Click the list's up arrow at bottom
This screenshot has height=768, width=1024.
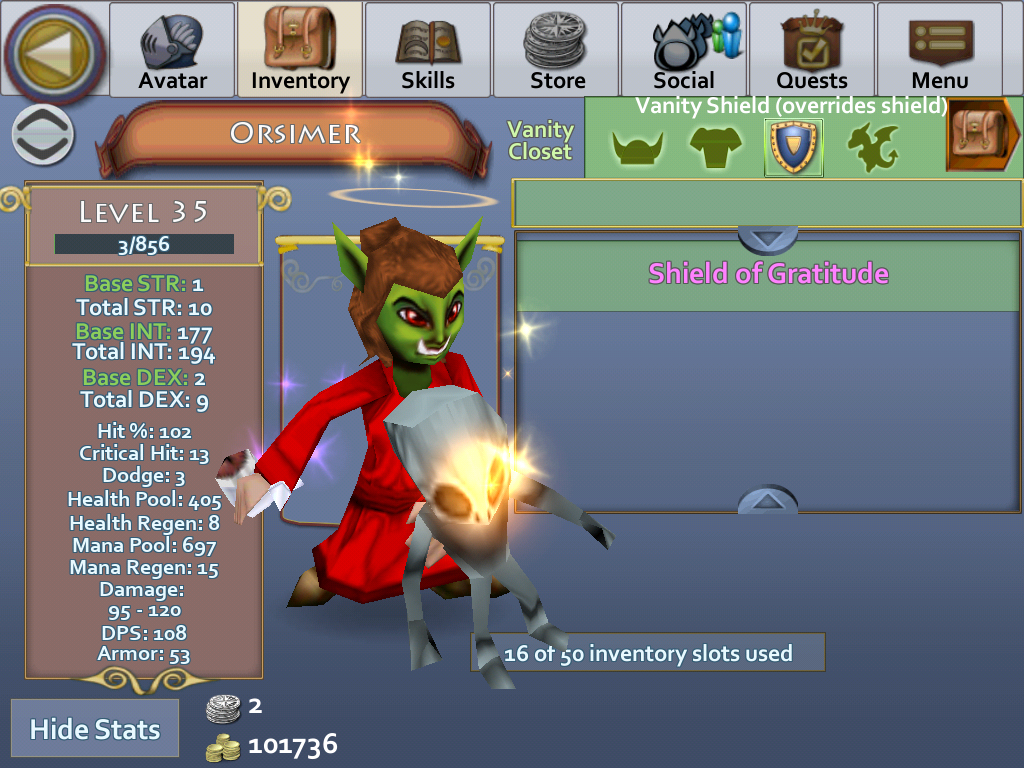(768, 500)
